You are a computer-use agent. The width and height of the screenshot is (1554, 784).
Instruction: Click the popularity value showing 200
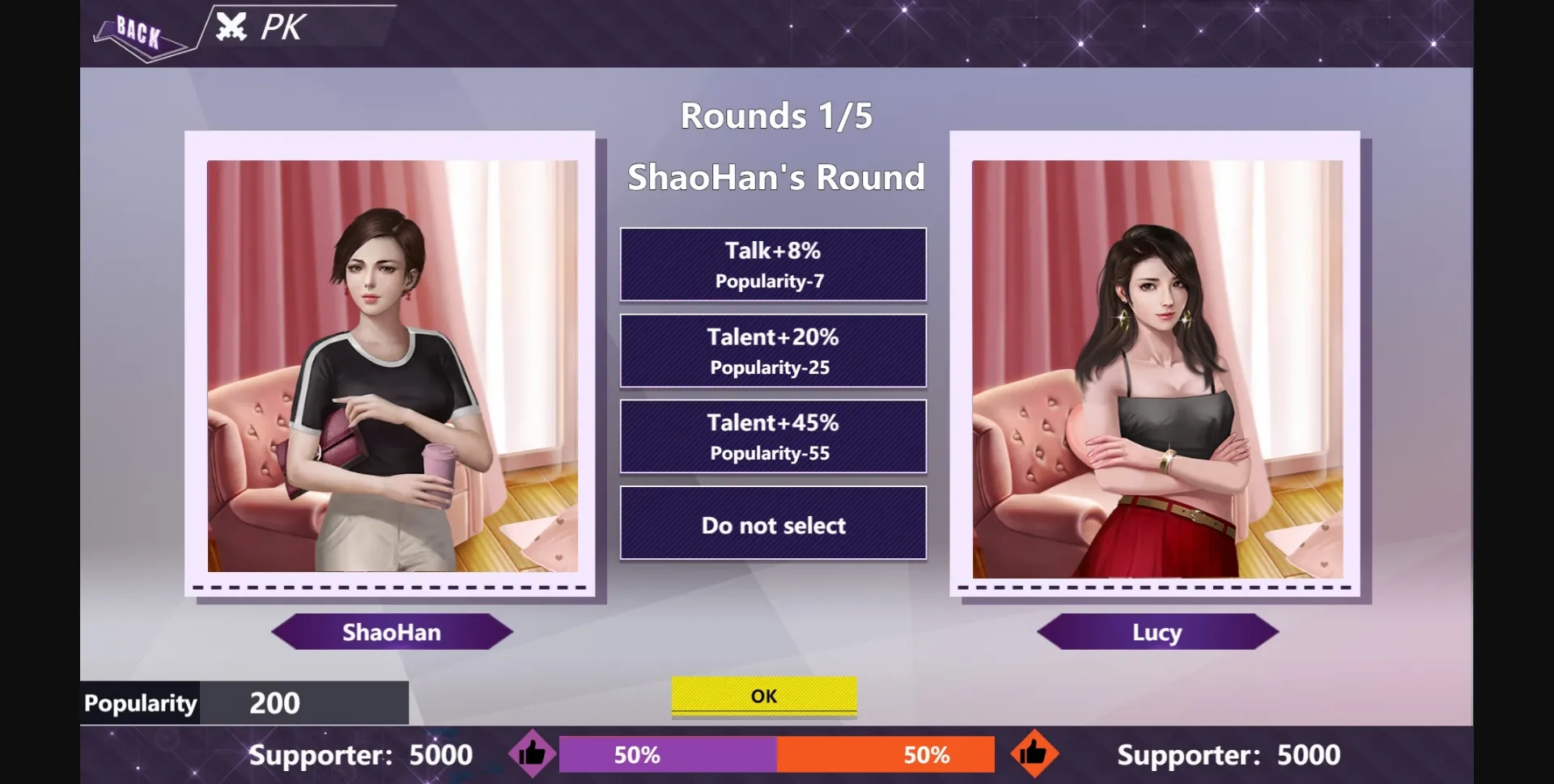pos(275,702)
